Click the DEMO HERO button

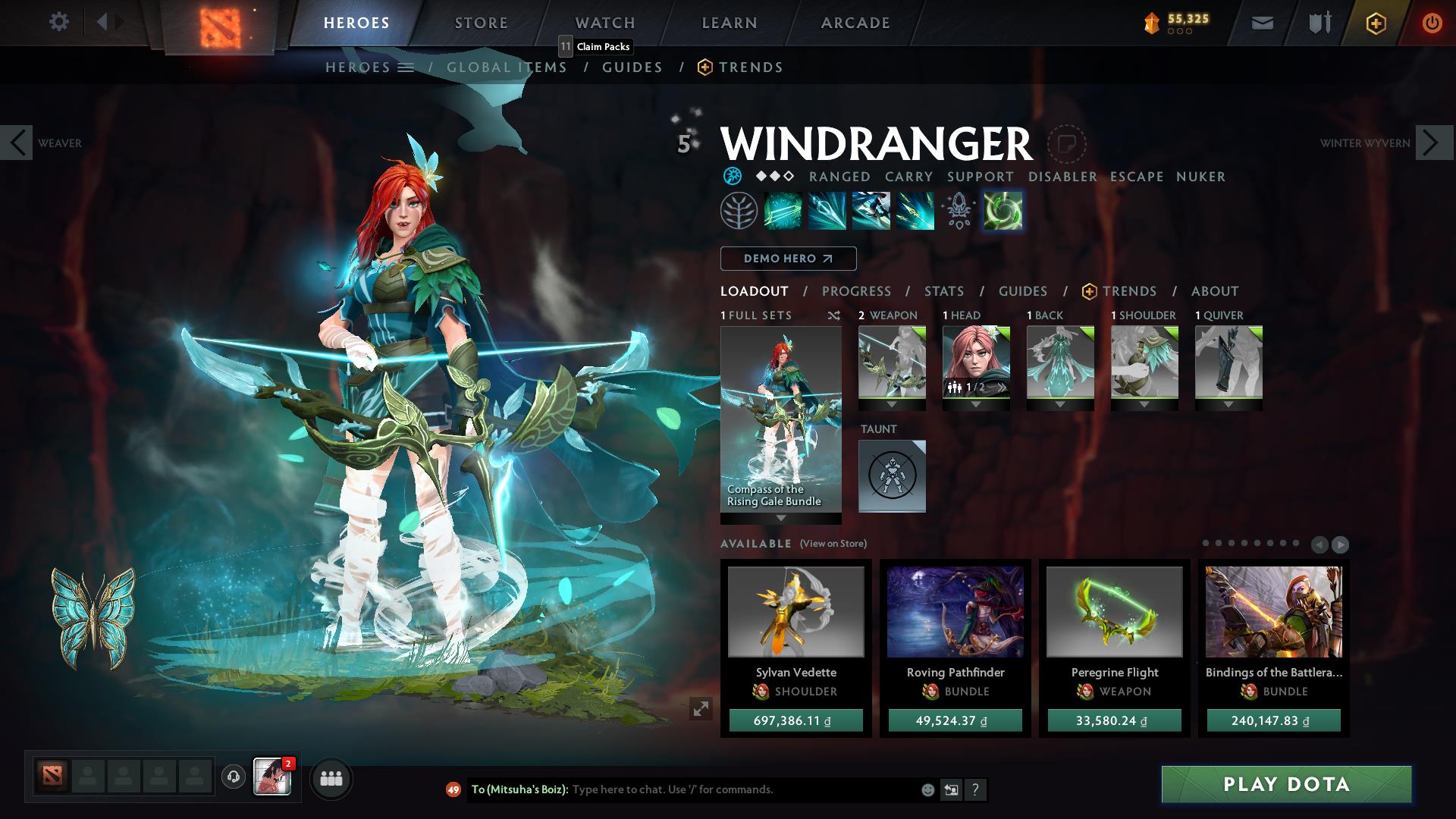click(x=787, y=259)
